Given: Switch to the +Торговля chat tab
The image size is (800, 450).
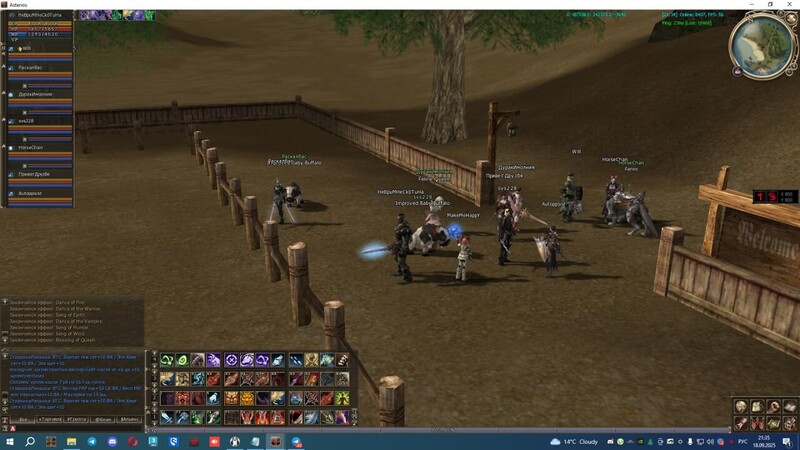Looking at the screenshot, I should pos(49,420).
